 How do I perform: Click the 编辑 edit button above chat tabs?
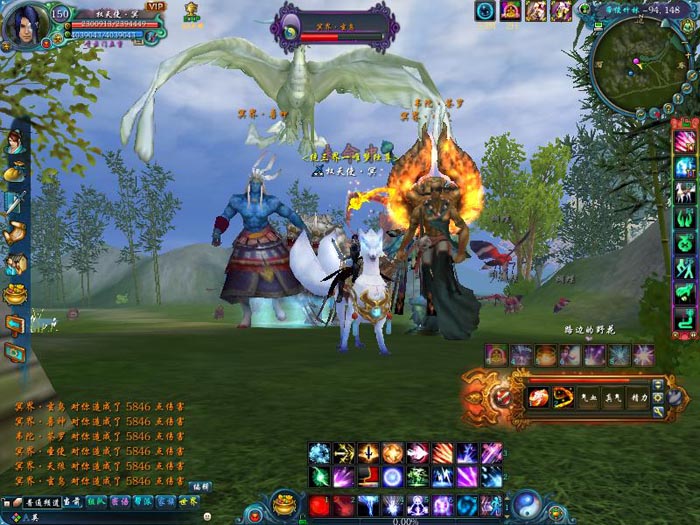click(200, 487)
